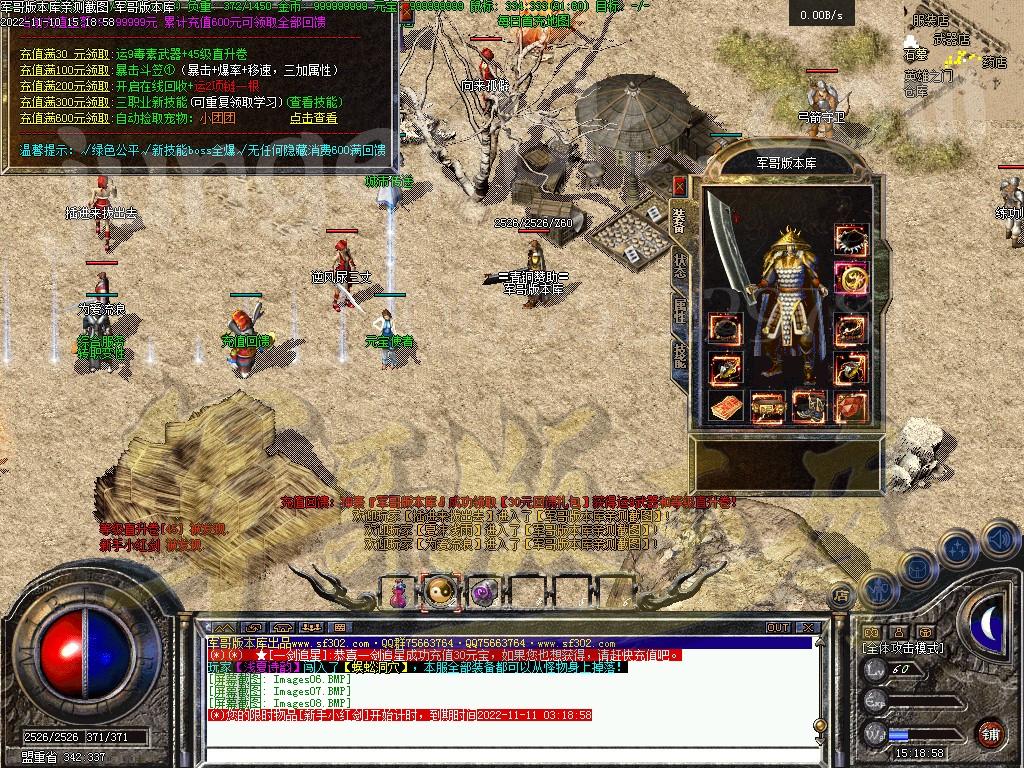The height and width of the screenshot is (768, 1024).
Task: Toggle sound with the speaker button
Action: tap(999, 540)
